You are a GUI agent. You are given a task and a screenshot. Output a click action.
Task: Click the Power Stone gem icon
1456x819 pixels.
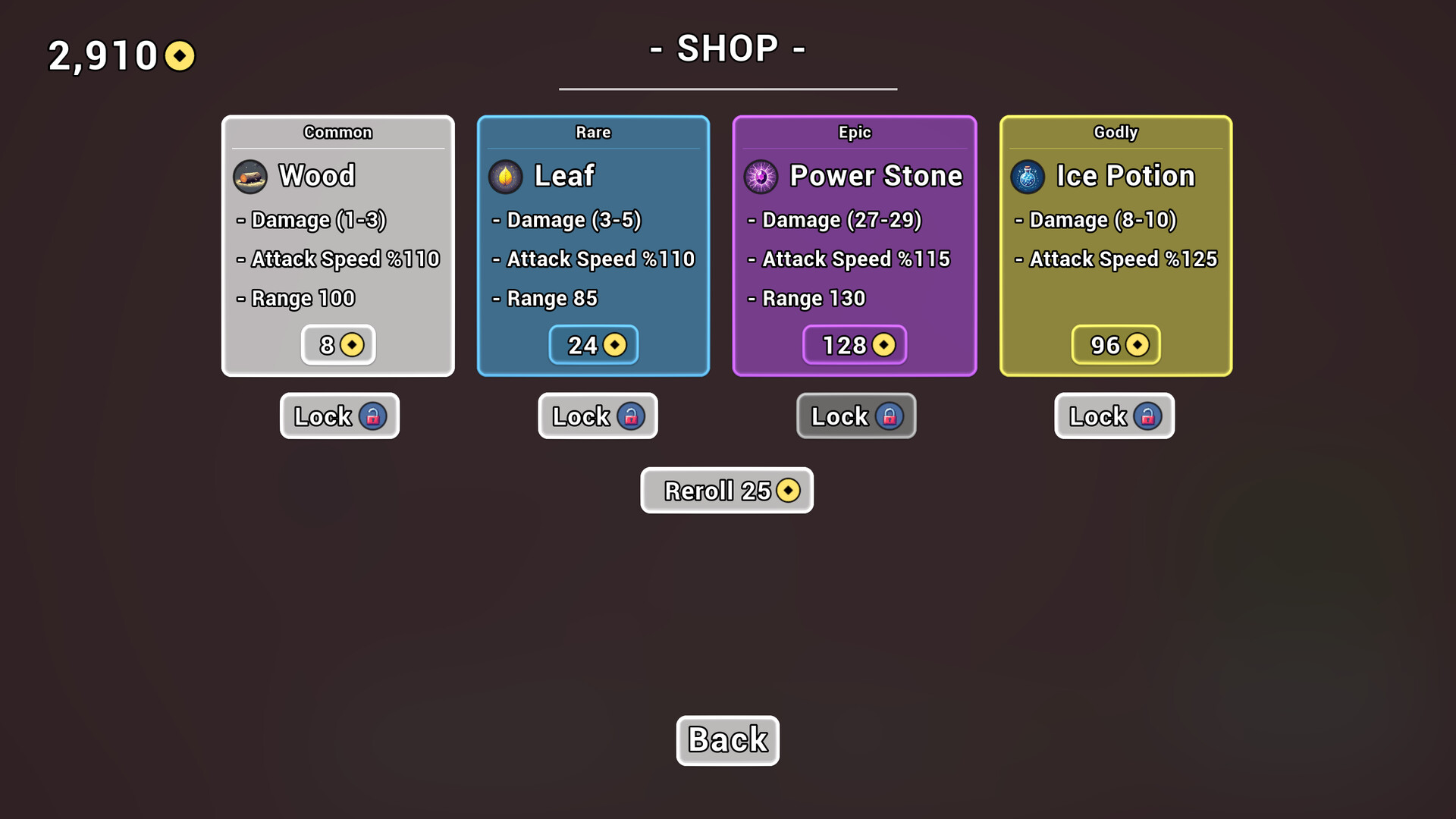tap(761, 176)
